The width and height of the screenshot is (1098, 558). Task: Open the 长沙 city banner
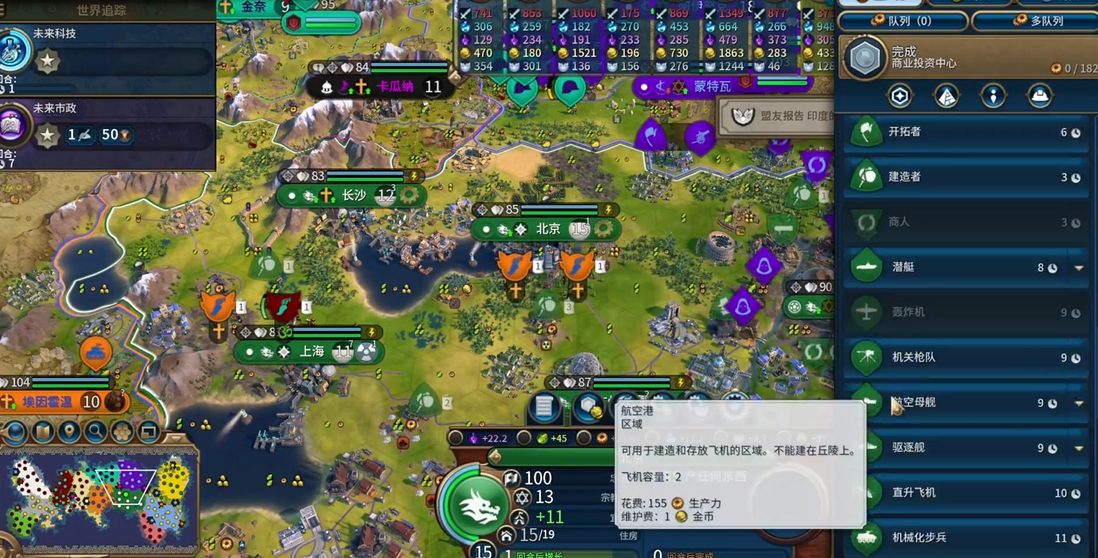353,196
